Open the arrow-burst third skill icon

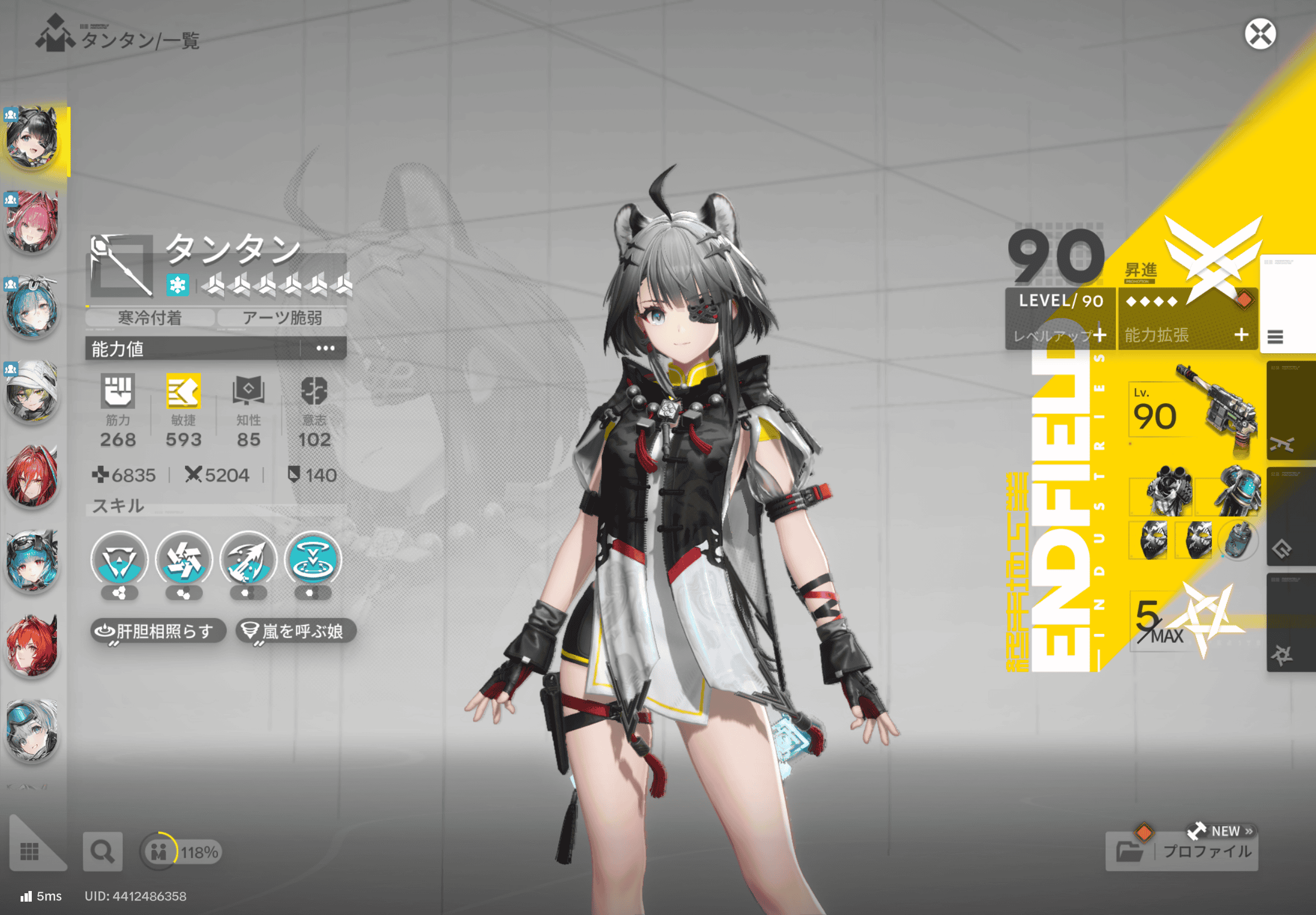tap(248, 560)
